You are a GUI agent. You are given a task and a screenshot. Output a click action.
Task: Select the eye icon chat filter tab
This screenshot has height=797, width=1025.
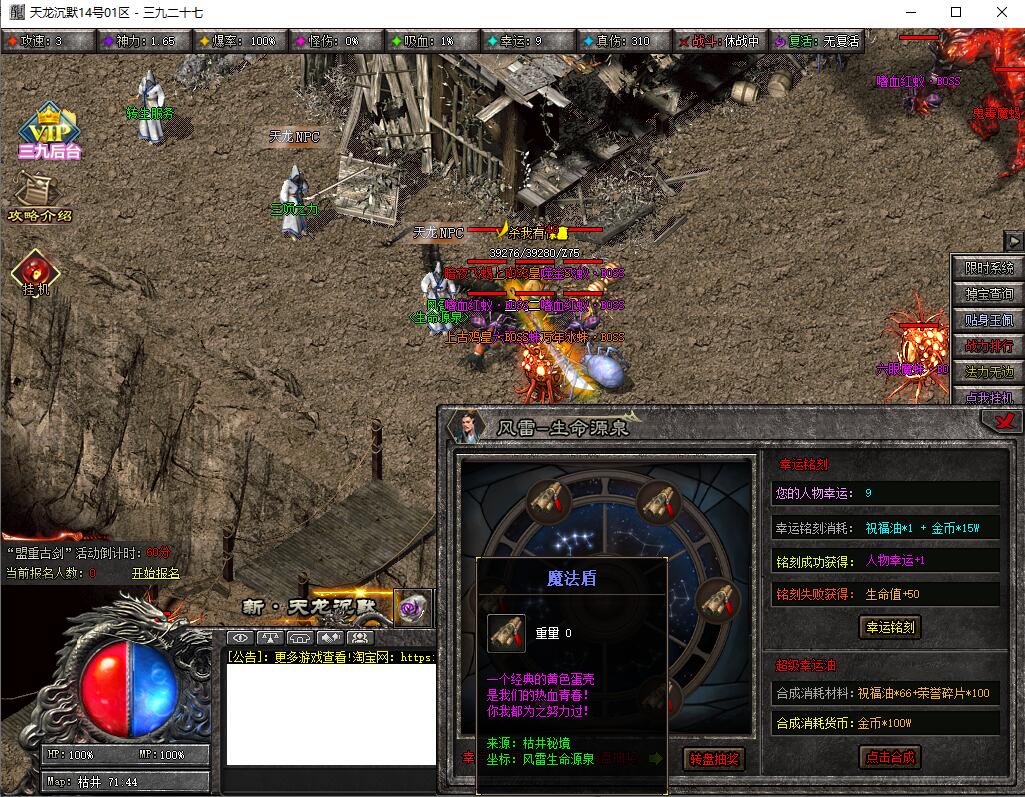tap(240, 638)
